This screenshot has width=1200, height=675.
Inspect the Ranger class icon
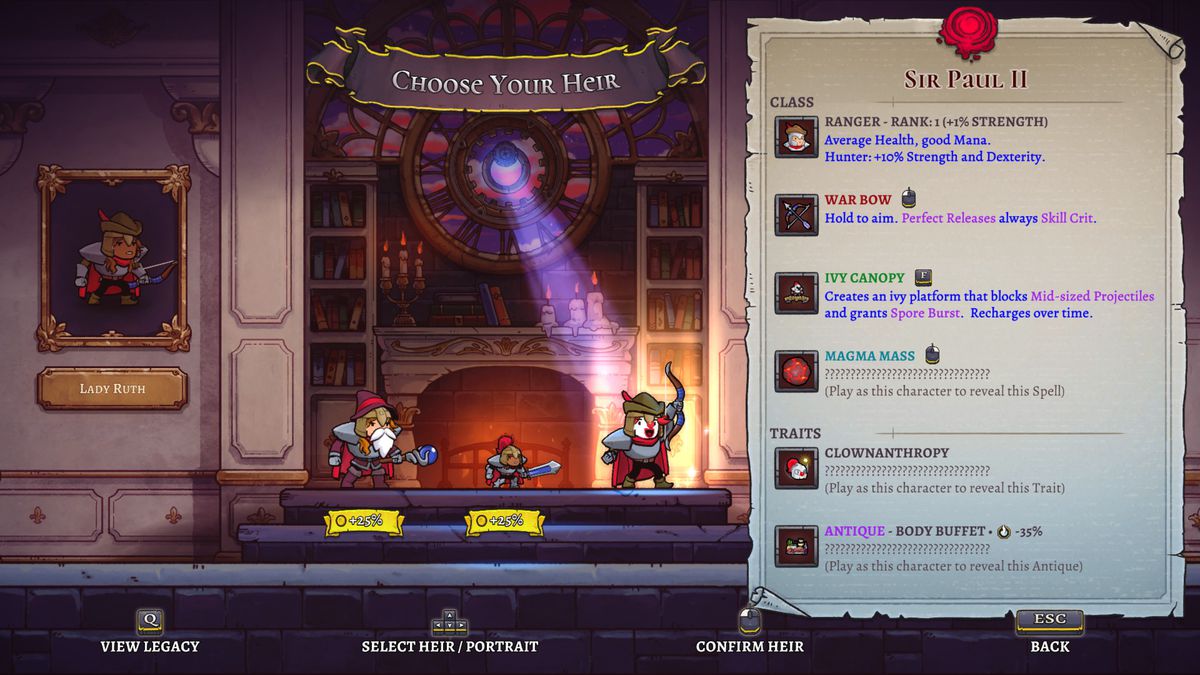(x=796, y=137)
